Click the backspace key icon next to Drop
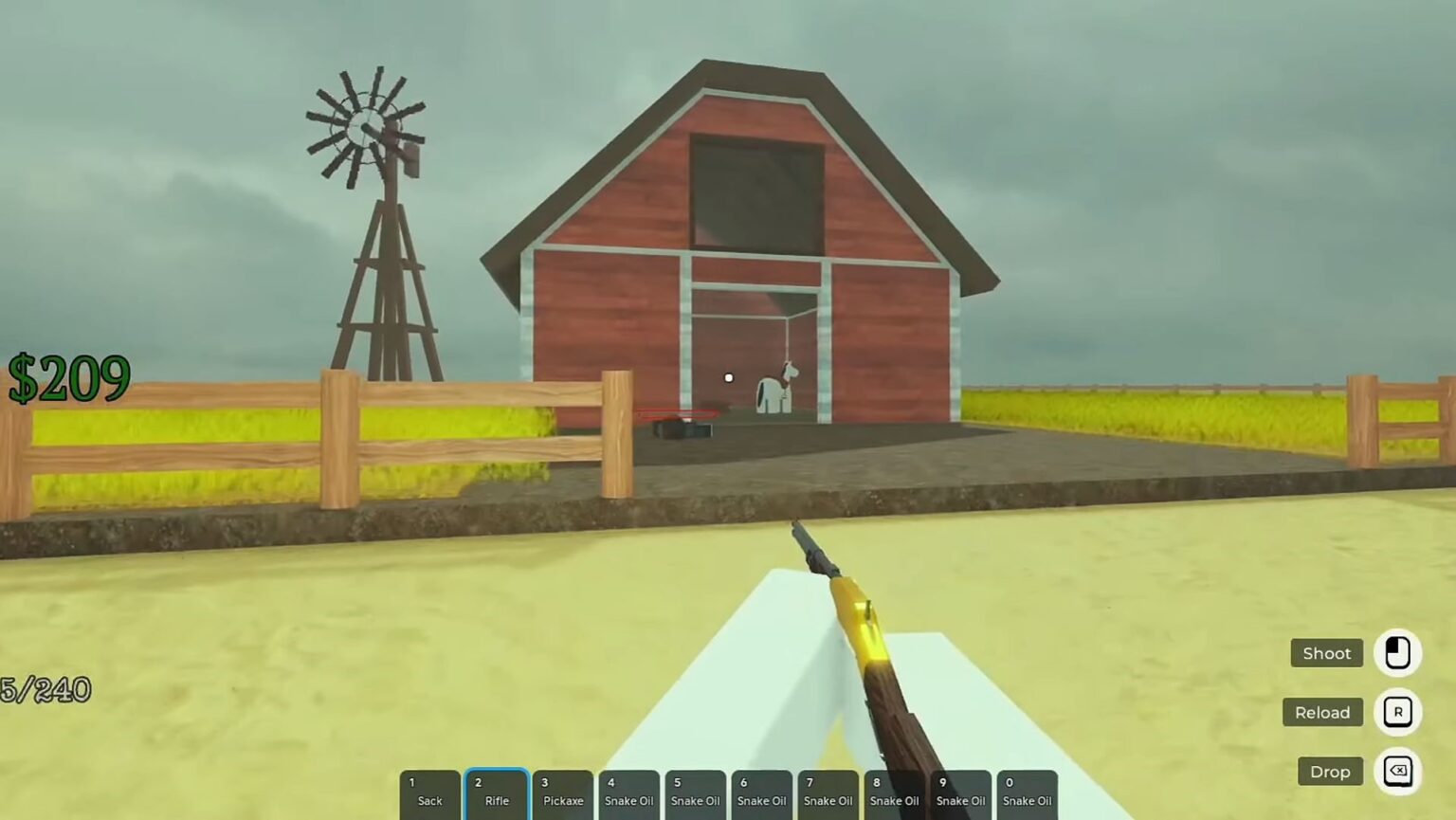The image size is (1456, 820). coord(1398,771)
